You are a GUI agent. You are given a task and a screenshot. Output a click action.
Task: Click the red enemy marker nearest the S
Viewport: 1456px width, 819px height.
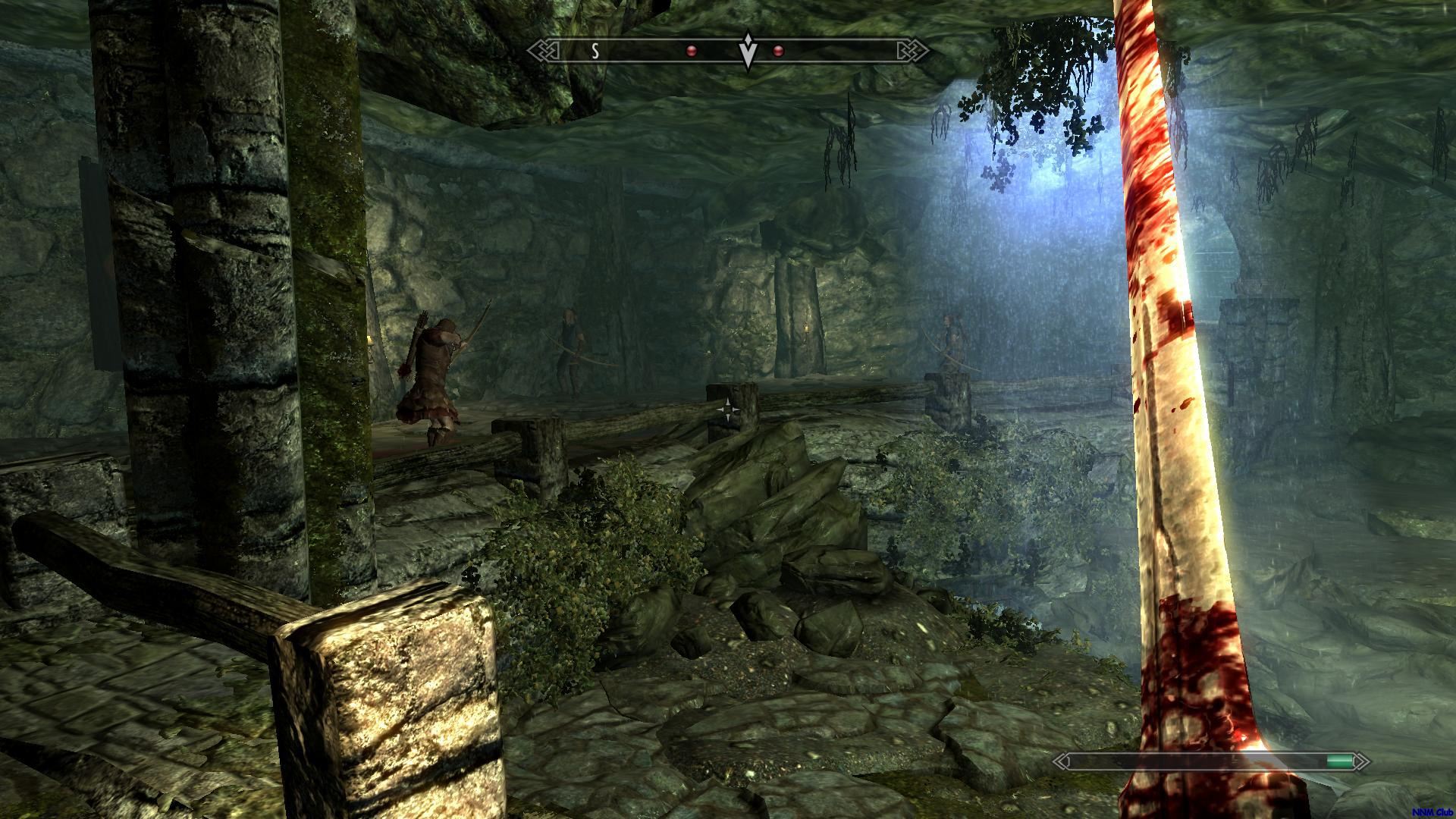[x=691, y=51]
